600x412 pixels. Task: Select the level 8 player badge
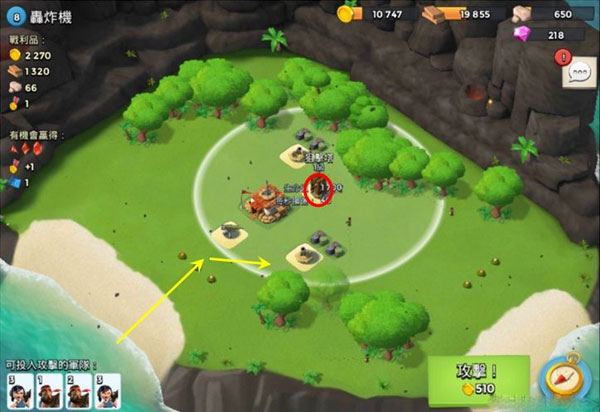(x=16, y=16)
